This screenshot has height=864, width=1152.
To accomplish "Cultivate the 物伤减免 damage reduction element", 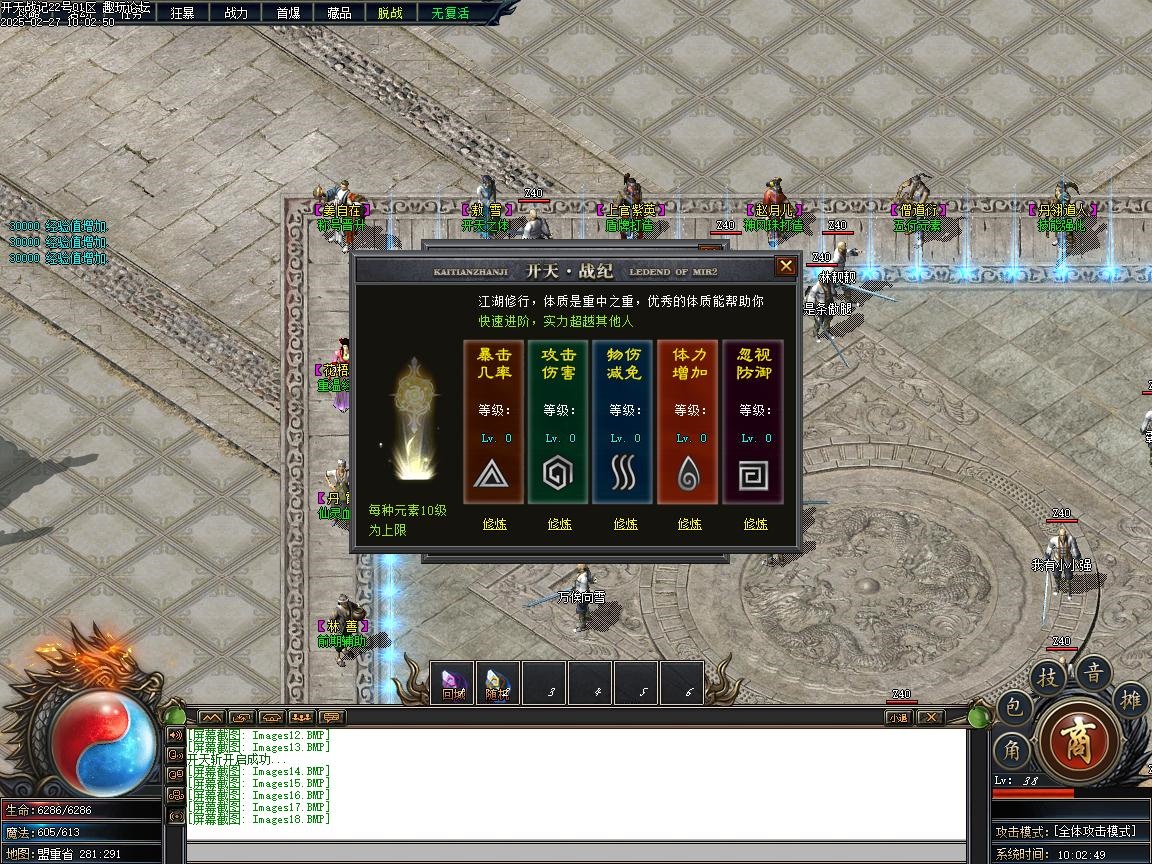I will [x=625, y=523].
